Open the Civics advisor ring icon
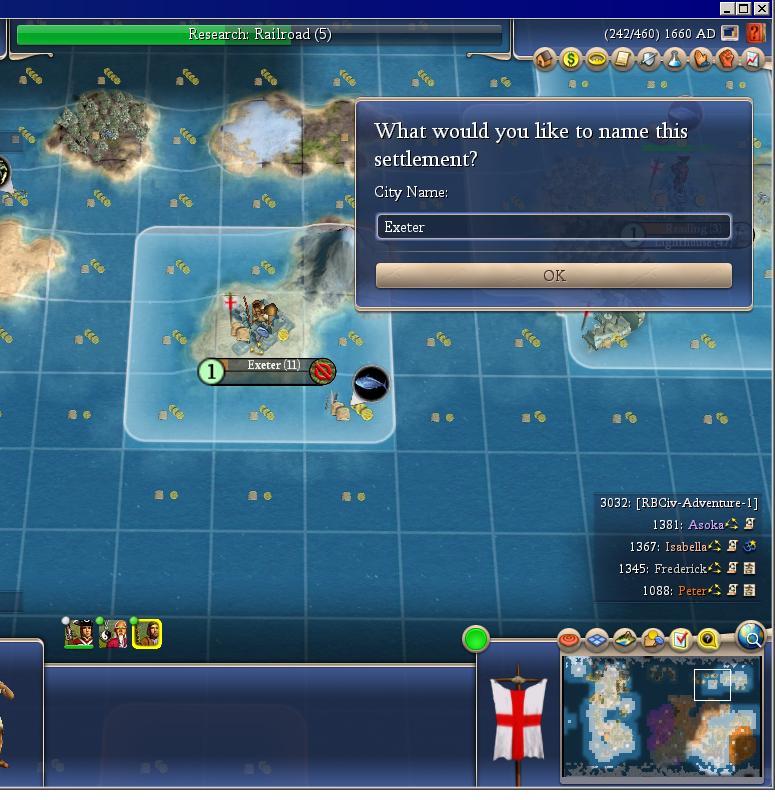 click(596, 59)
